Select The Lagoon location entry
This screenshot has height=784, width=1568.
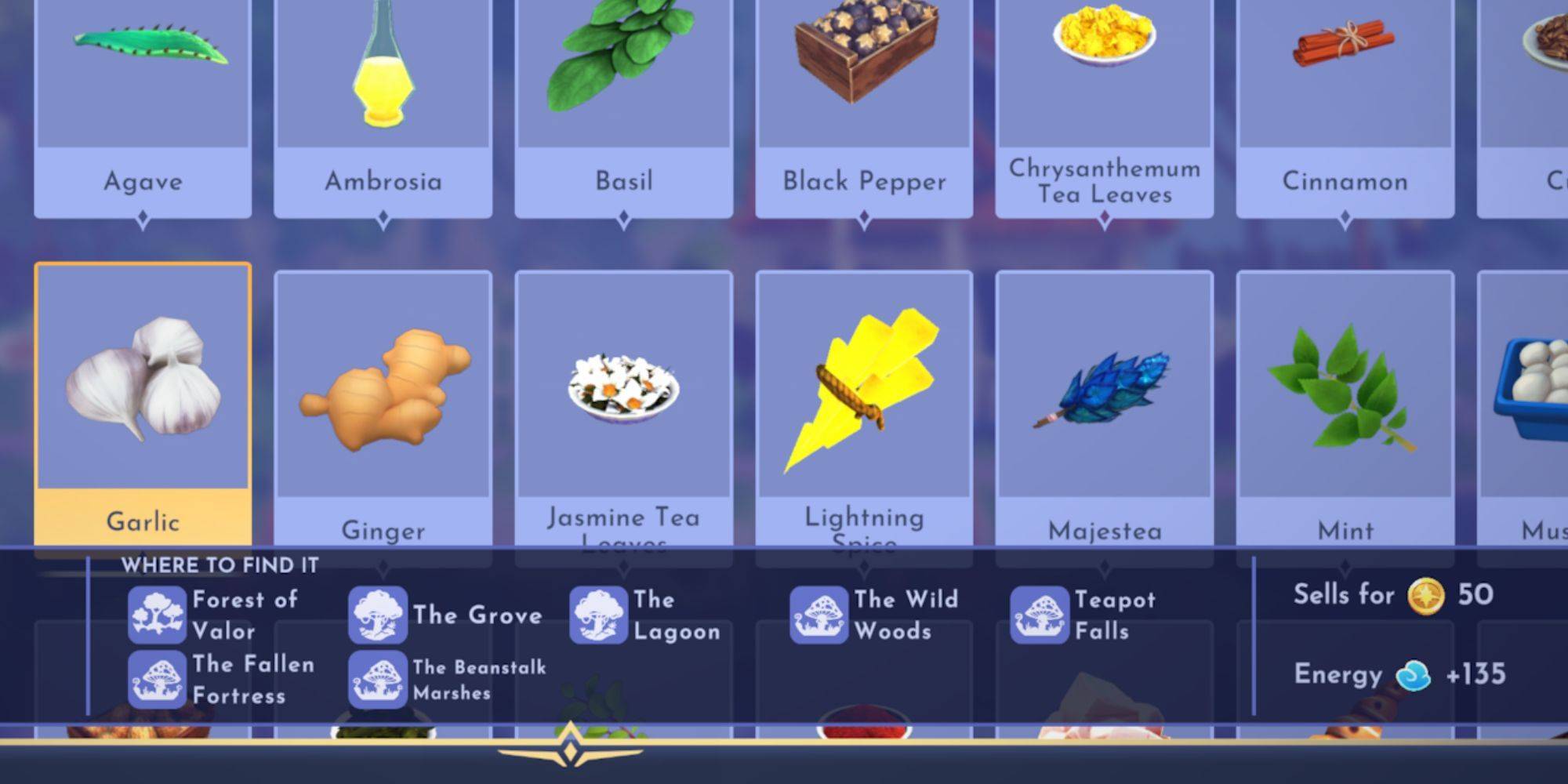pos(646,615)
